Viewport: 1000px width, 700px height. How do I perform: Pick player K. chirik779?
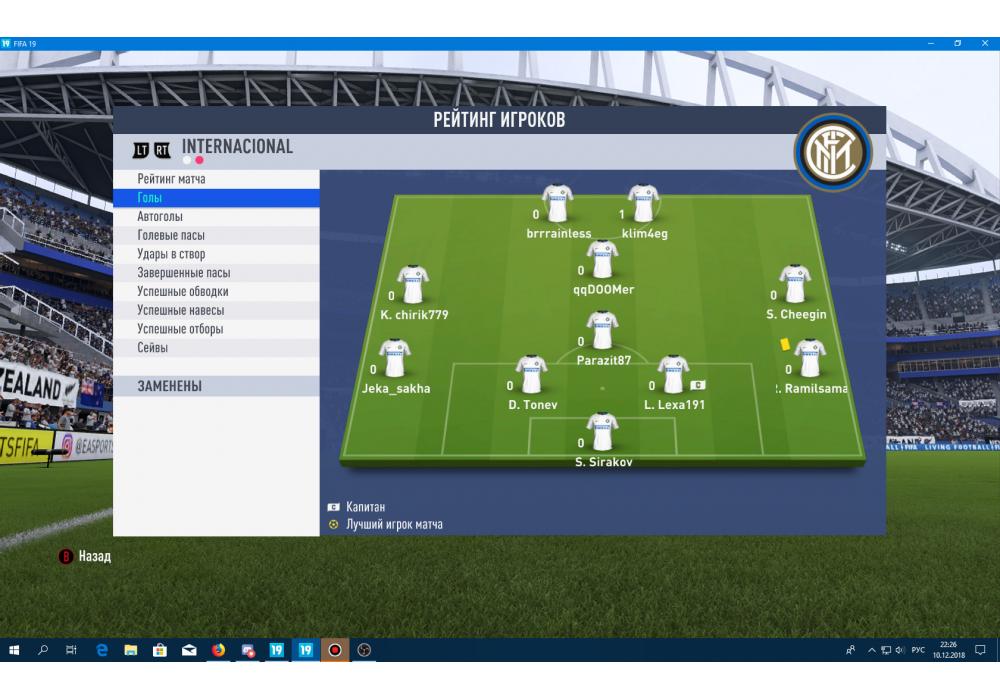tap(413, 286)
